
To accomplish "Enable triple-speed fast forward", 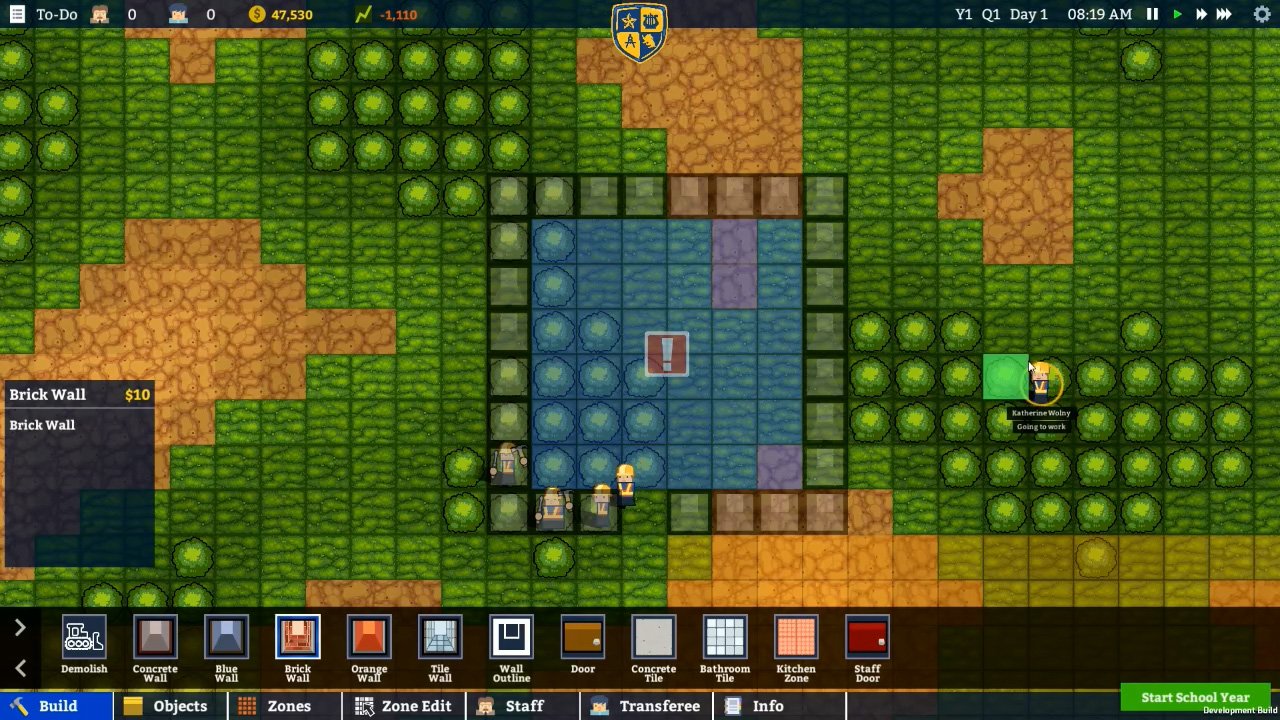I will pos(1222,14).
